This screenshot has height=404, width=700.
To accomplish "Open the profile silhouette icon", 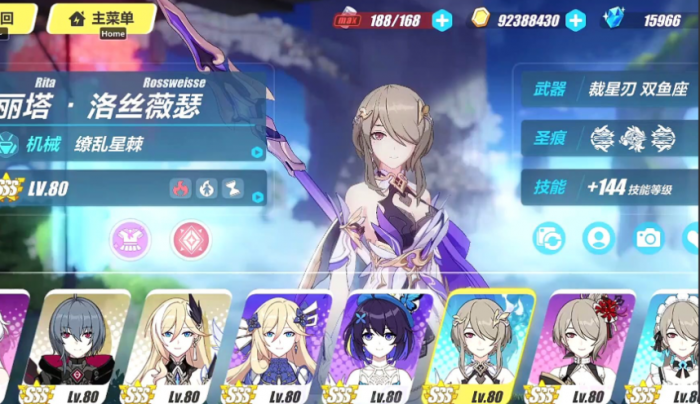I will pyautogui.click(x=598, y=238).
